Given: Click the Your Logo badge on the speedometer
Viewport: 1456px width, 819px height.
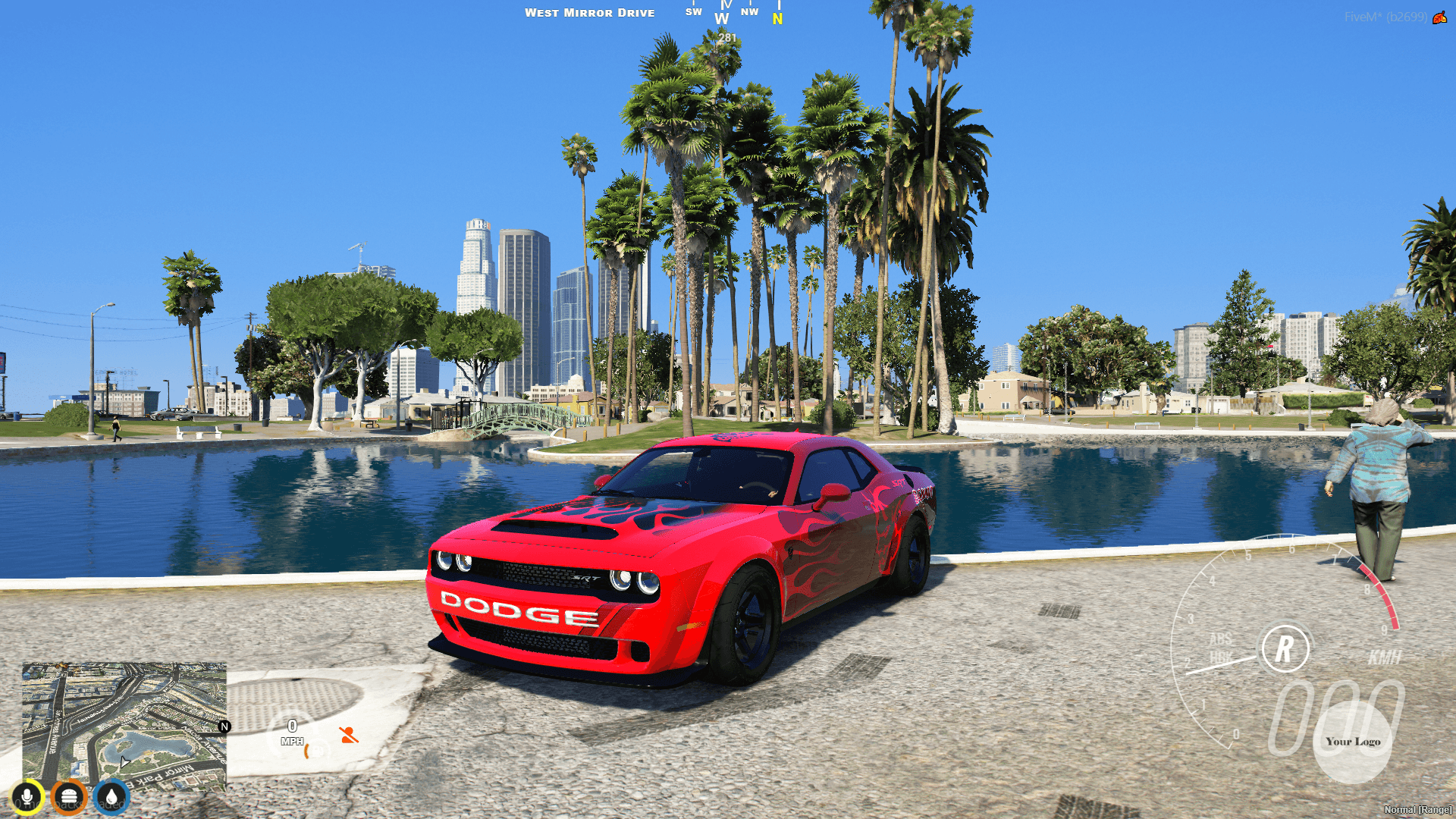Looking at the screenshot, I should click(1353, 741).
